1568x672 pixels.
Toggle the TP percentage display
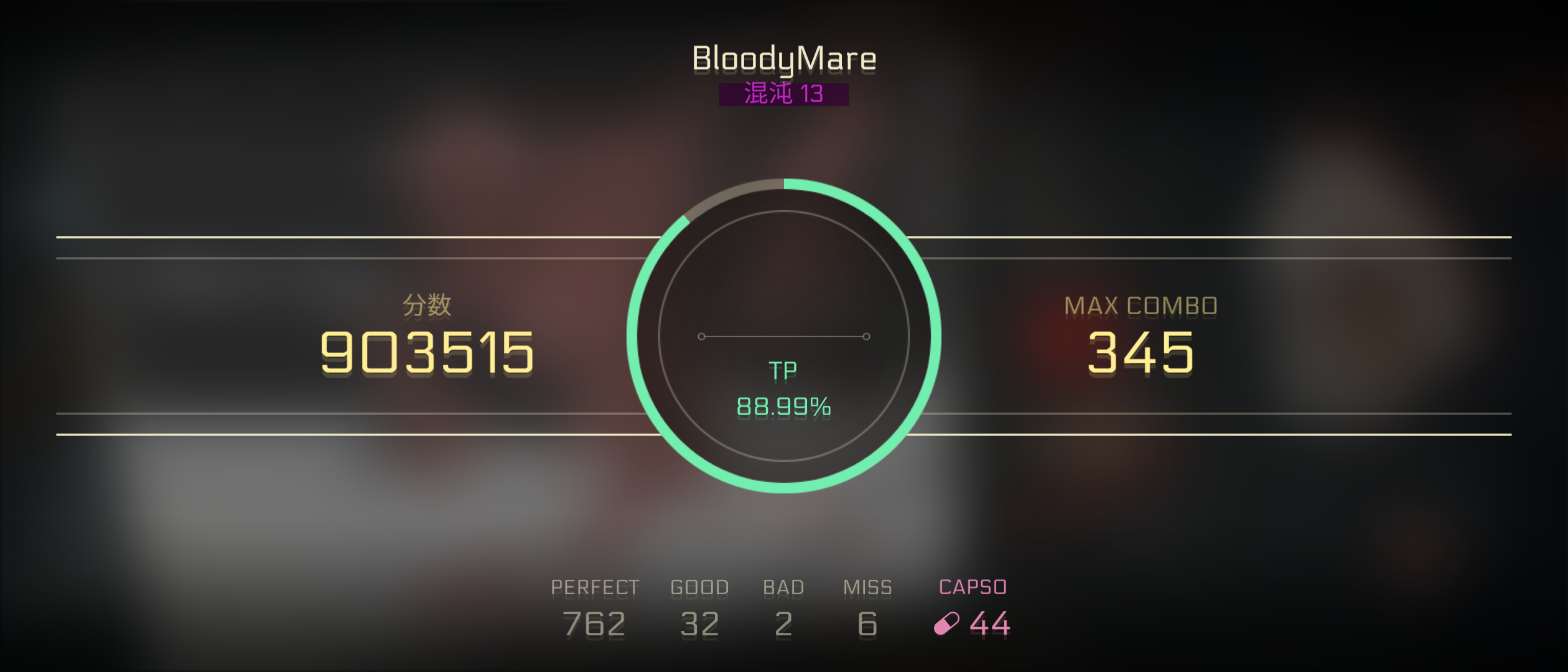tap(785, 408)
